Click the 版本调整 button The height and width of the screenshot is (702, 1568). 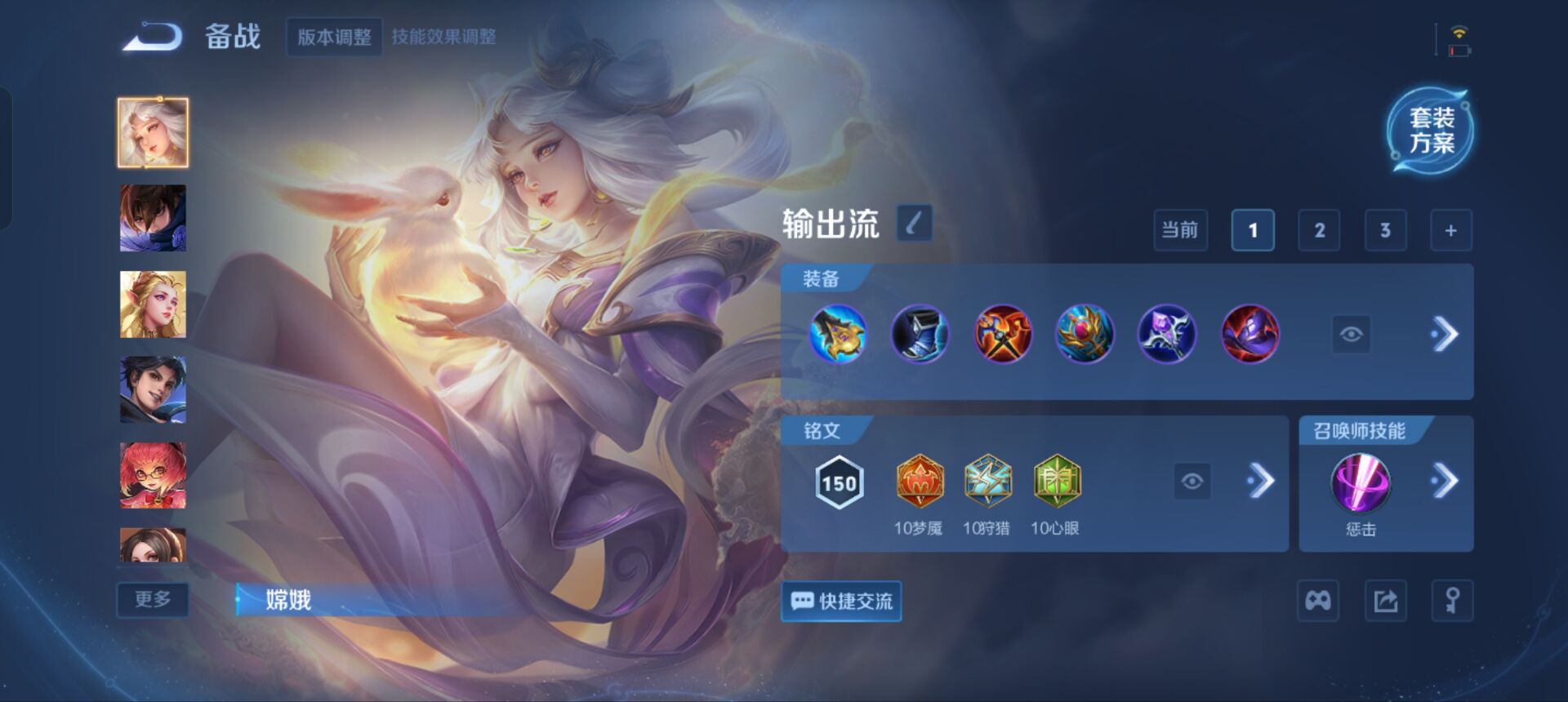click(333, 38)
